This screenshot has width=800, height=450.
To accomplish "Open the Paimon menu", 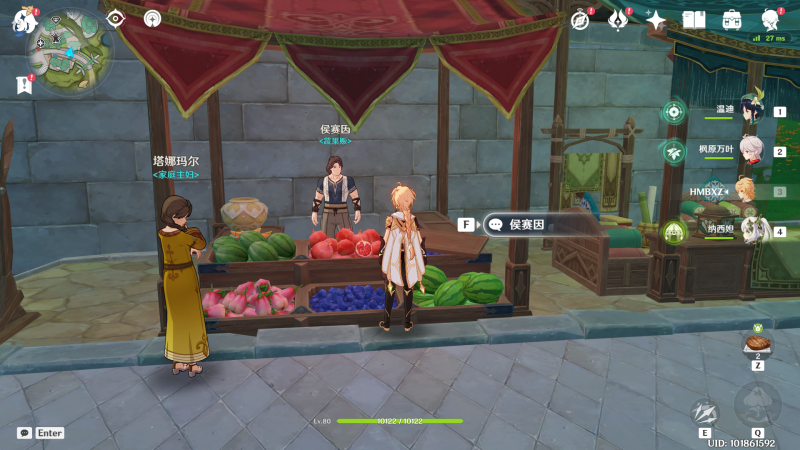I will 22,20.
